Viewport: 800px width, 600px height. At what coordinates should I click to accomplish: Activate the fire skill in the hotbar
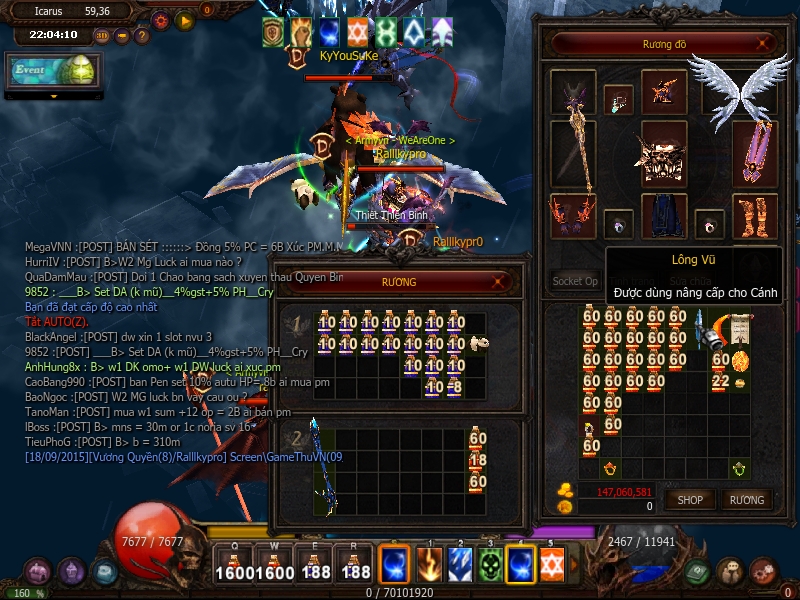[x=428, y=566]
